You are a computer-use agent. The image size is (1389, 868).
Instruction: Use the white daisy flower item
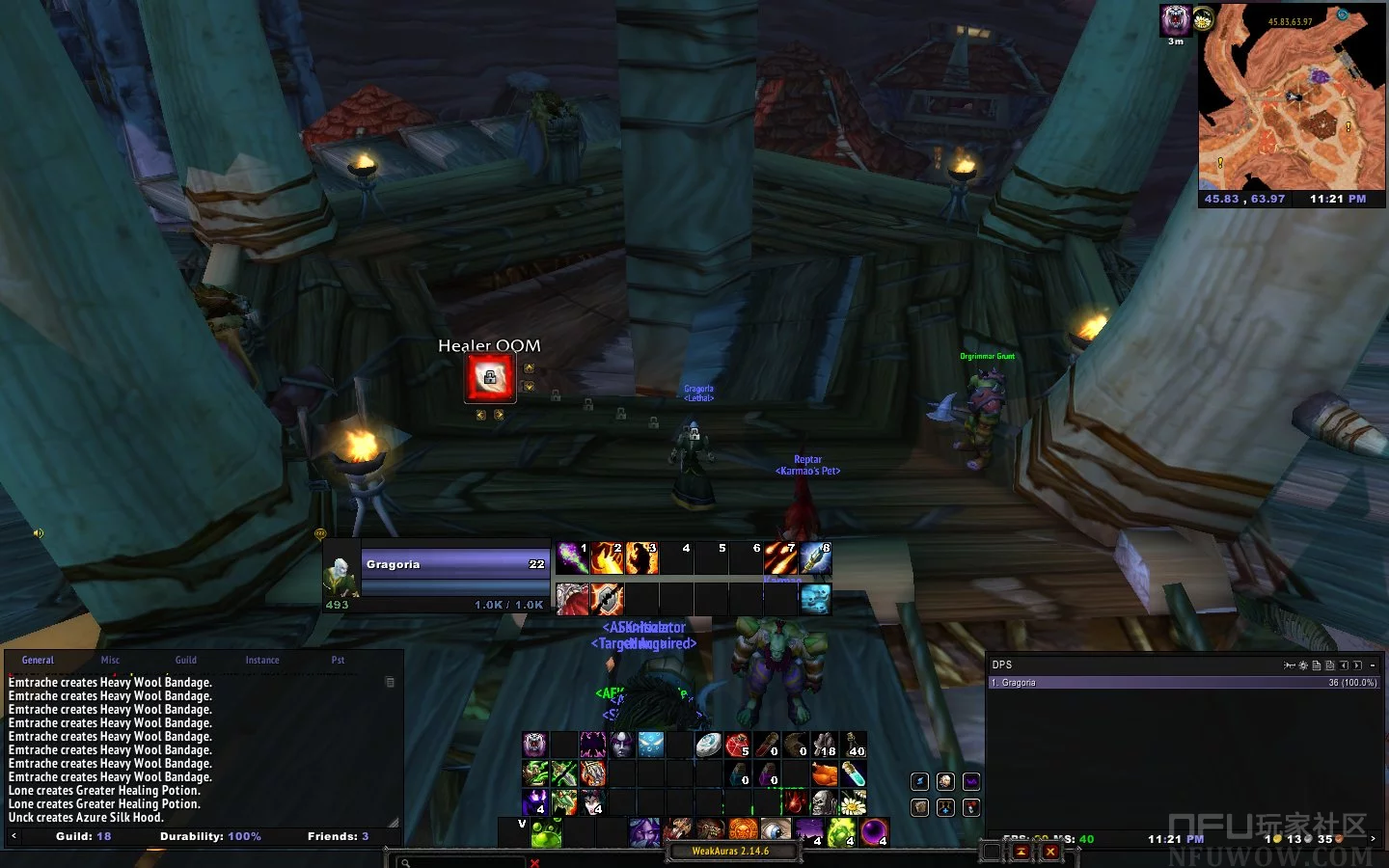(x=853, y=802)
